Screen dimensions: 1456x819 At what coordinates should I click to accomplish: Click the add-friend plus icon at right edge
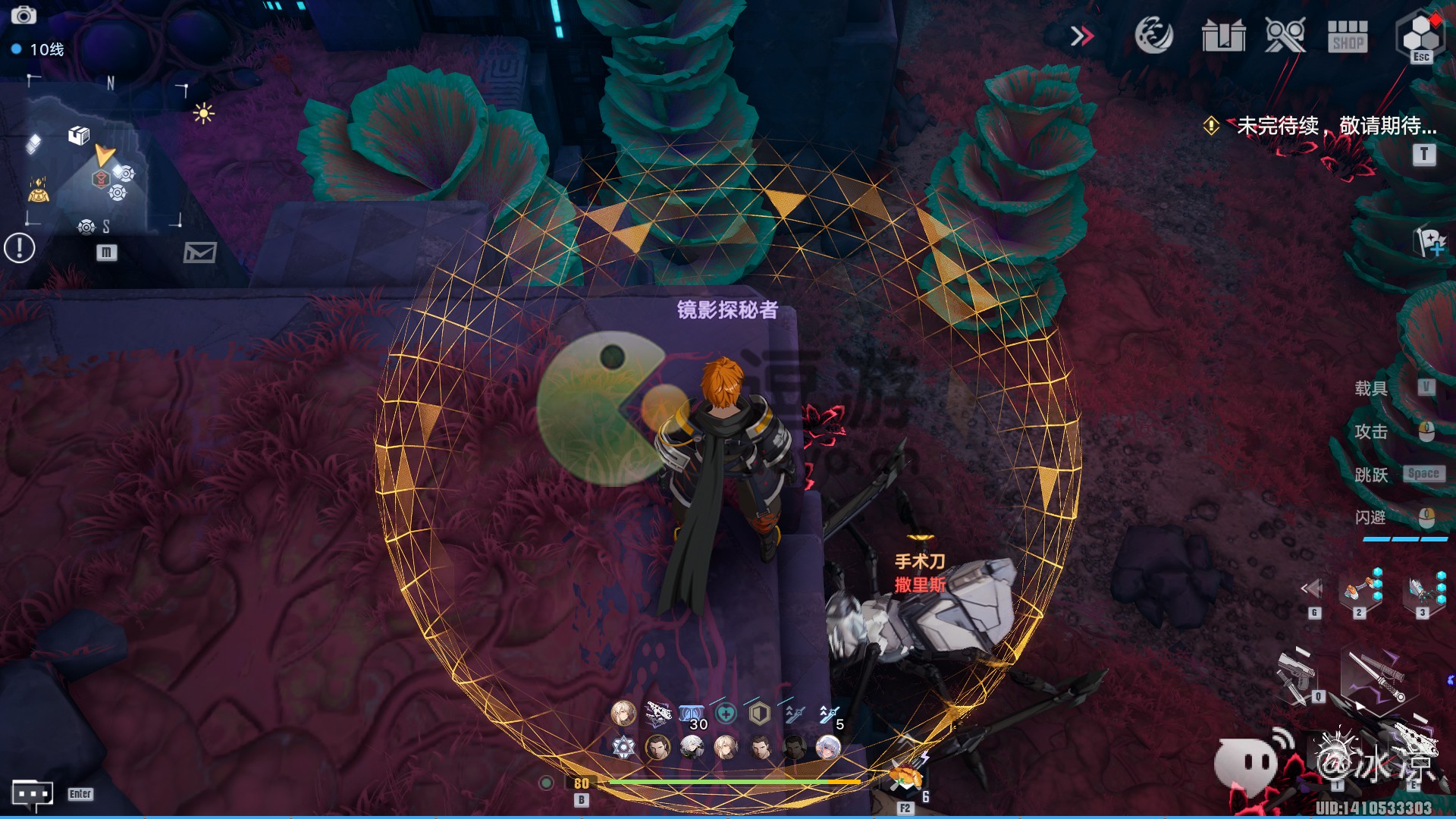click(1431, 243)
